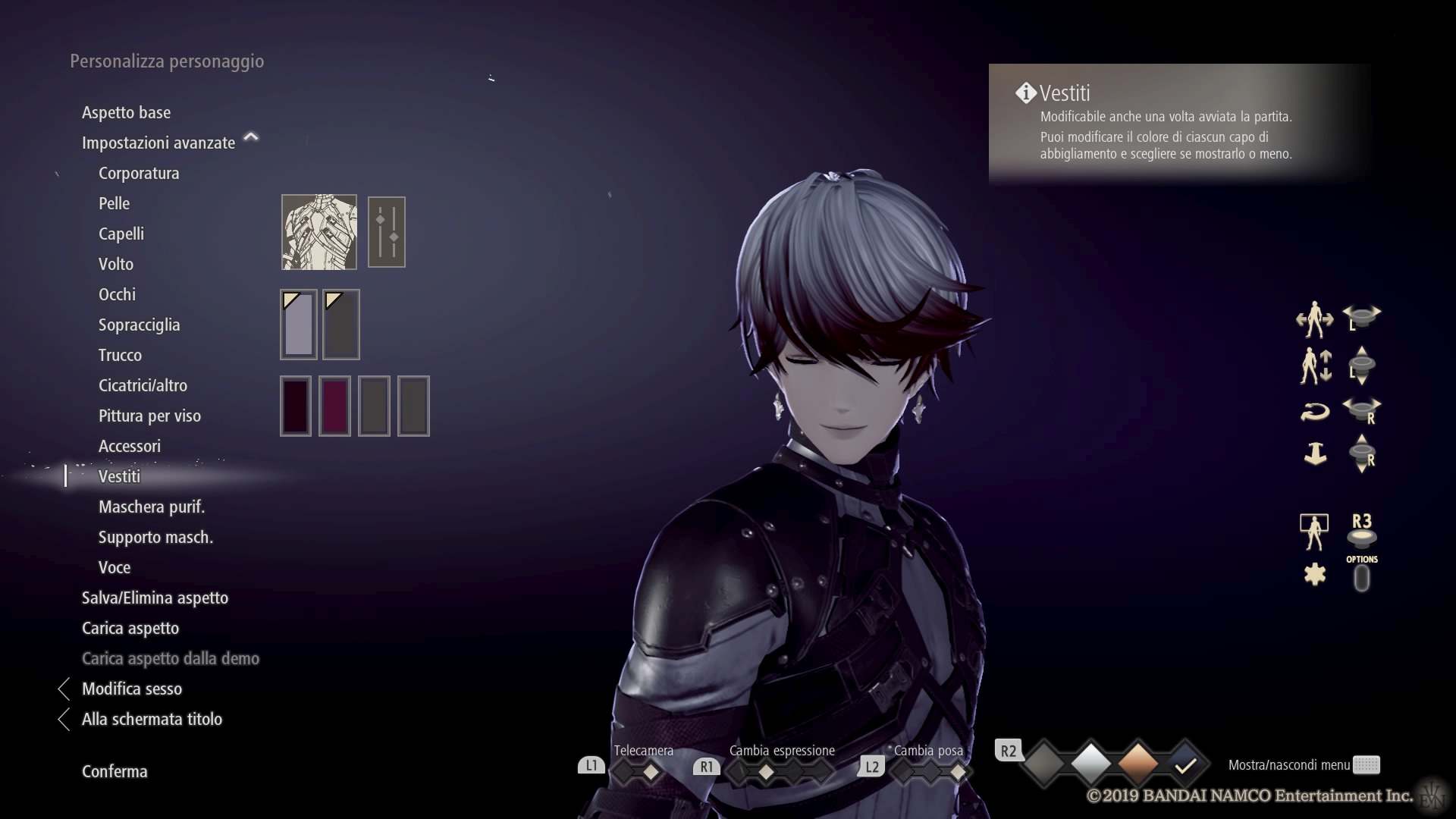Select the Occhi option
The height and width of the screenshot is (819, 1456).
pyautogui.click(x=117, y=294)
